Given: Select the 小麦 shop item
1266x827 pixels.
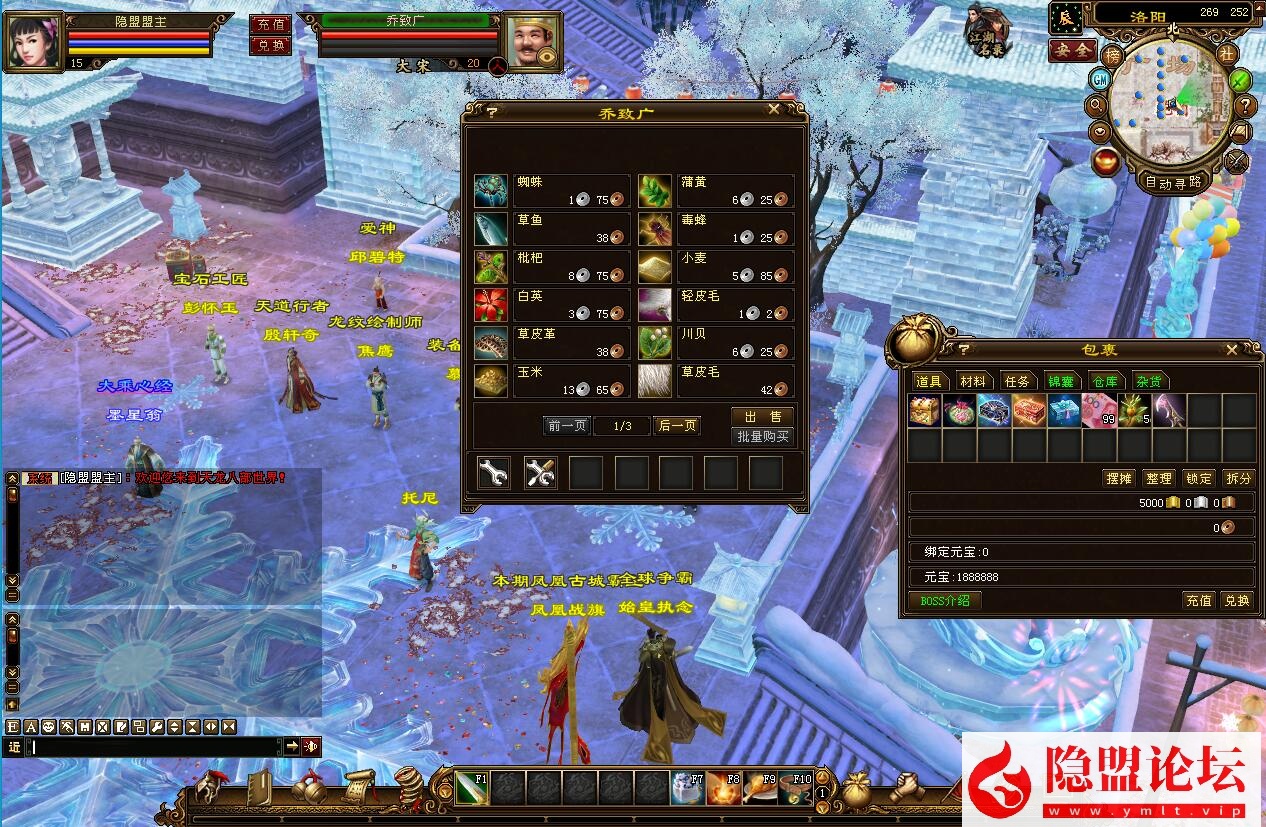Looking at the screenshot, I should pos(716,266).
